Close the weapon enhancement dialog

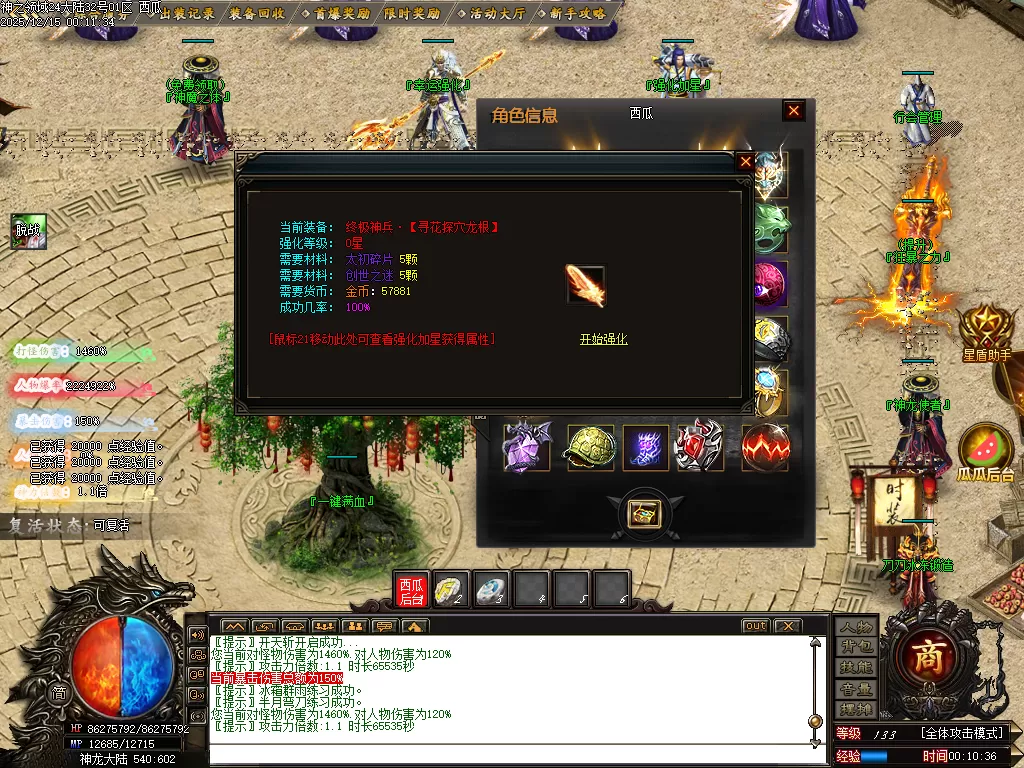pyautogui.click(x=745, y=161)
